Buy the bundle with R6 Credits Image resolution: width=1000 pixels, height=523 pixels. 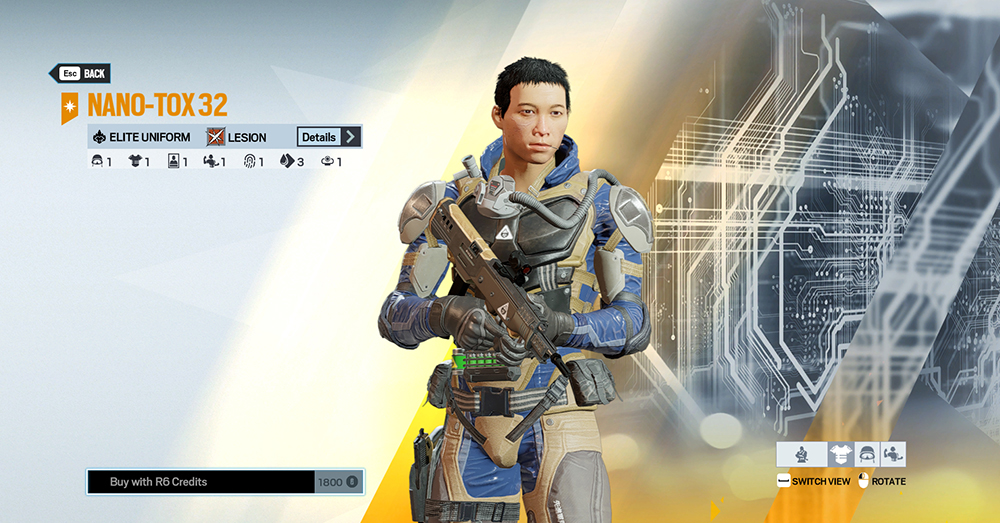[x=225, y=482]
